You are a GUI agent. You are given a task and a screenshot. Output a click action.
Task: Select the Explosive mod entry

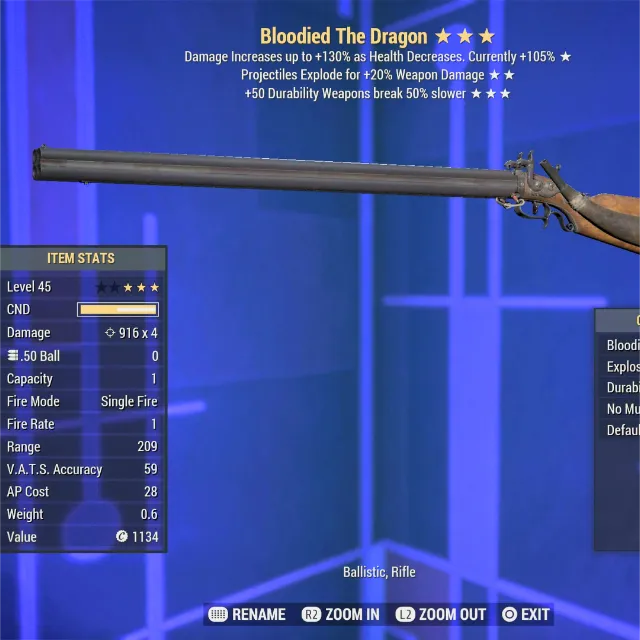622,367
